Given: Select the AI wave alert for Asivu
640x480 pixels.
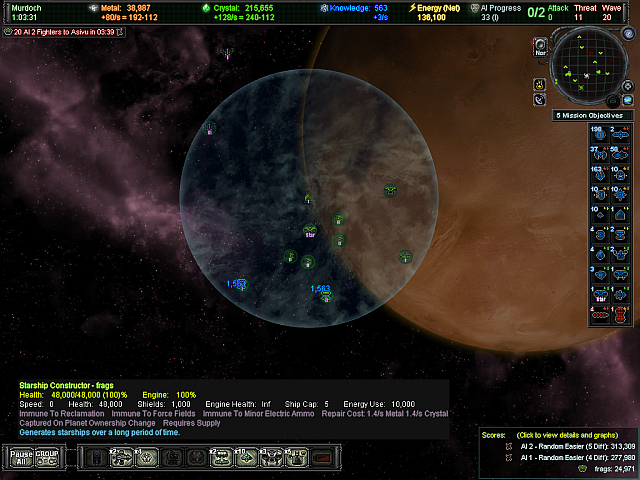Looking at the screenshot, I should click(x=68, y=32).
